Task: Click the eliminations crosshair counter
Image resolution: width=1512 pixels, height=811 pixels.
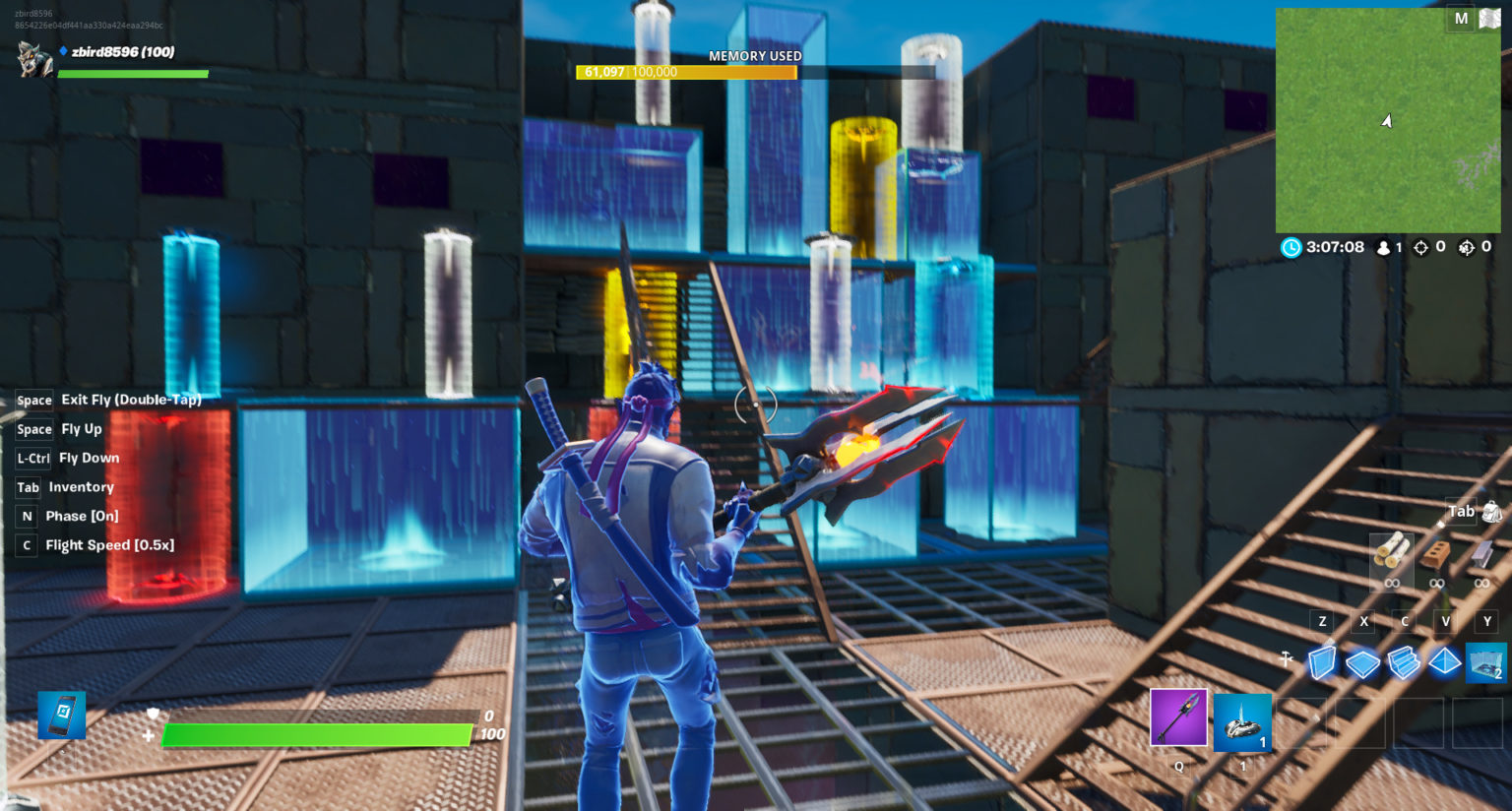Action: click(x=1419, y=248)
